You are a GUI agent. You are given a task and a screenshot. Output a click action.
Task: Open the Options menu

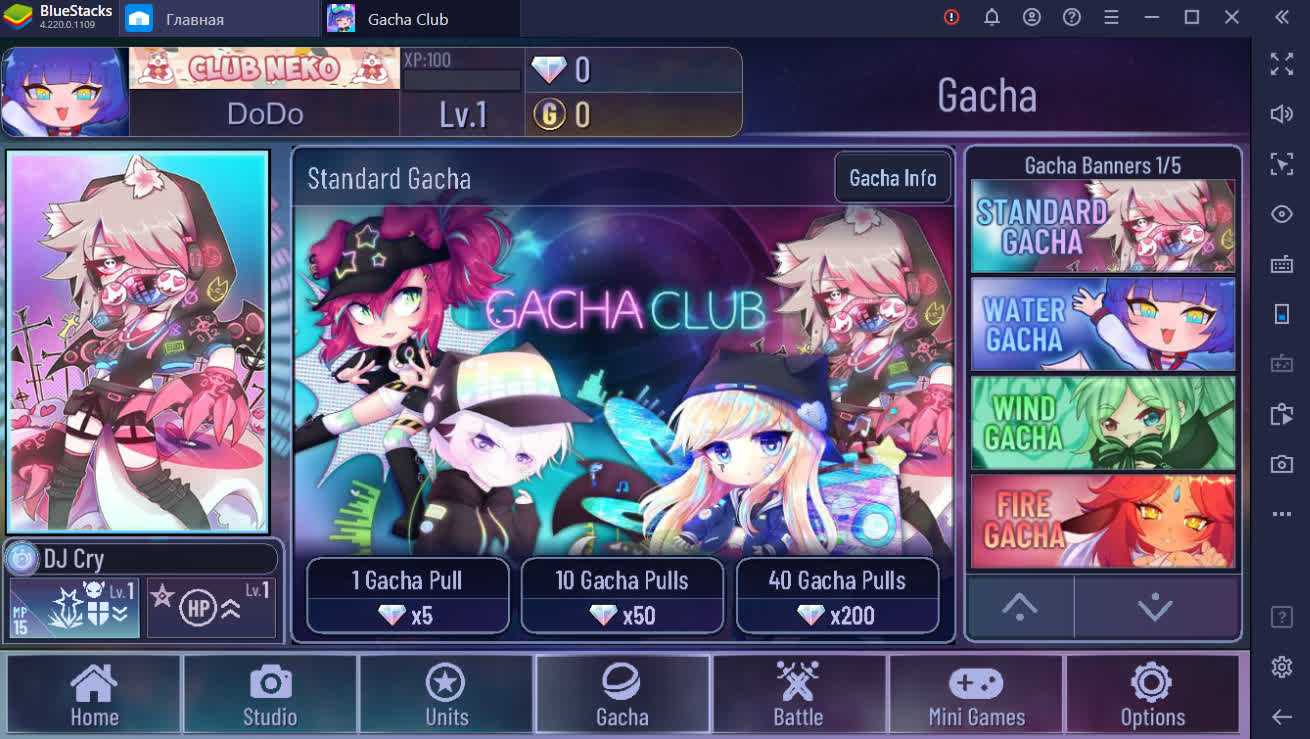click(x=1152, y=694)
